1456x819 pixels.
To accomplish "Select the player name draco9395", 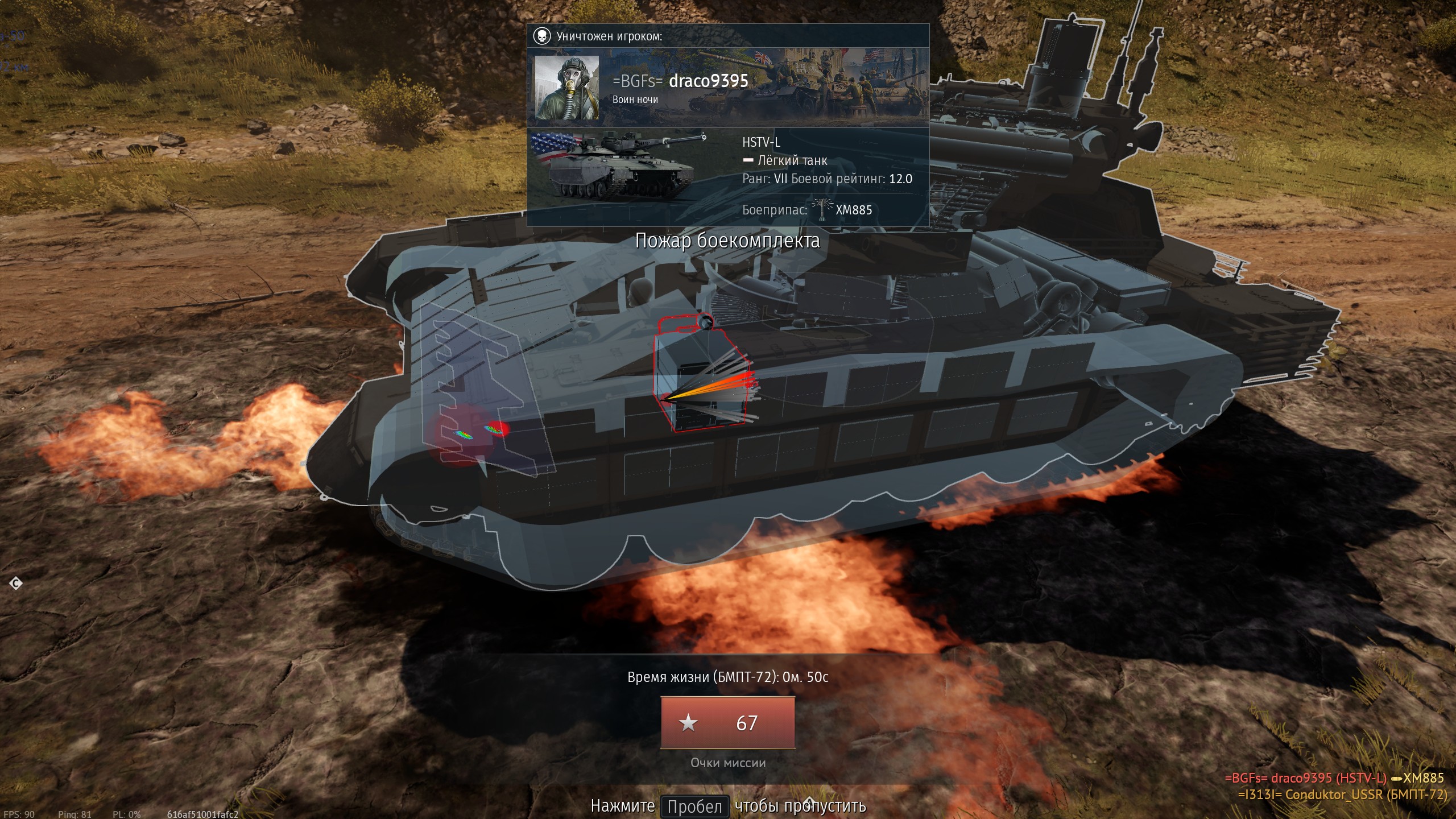I will tap(709, 81).
